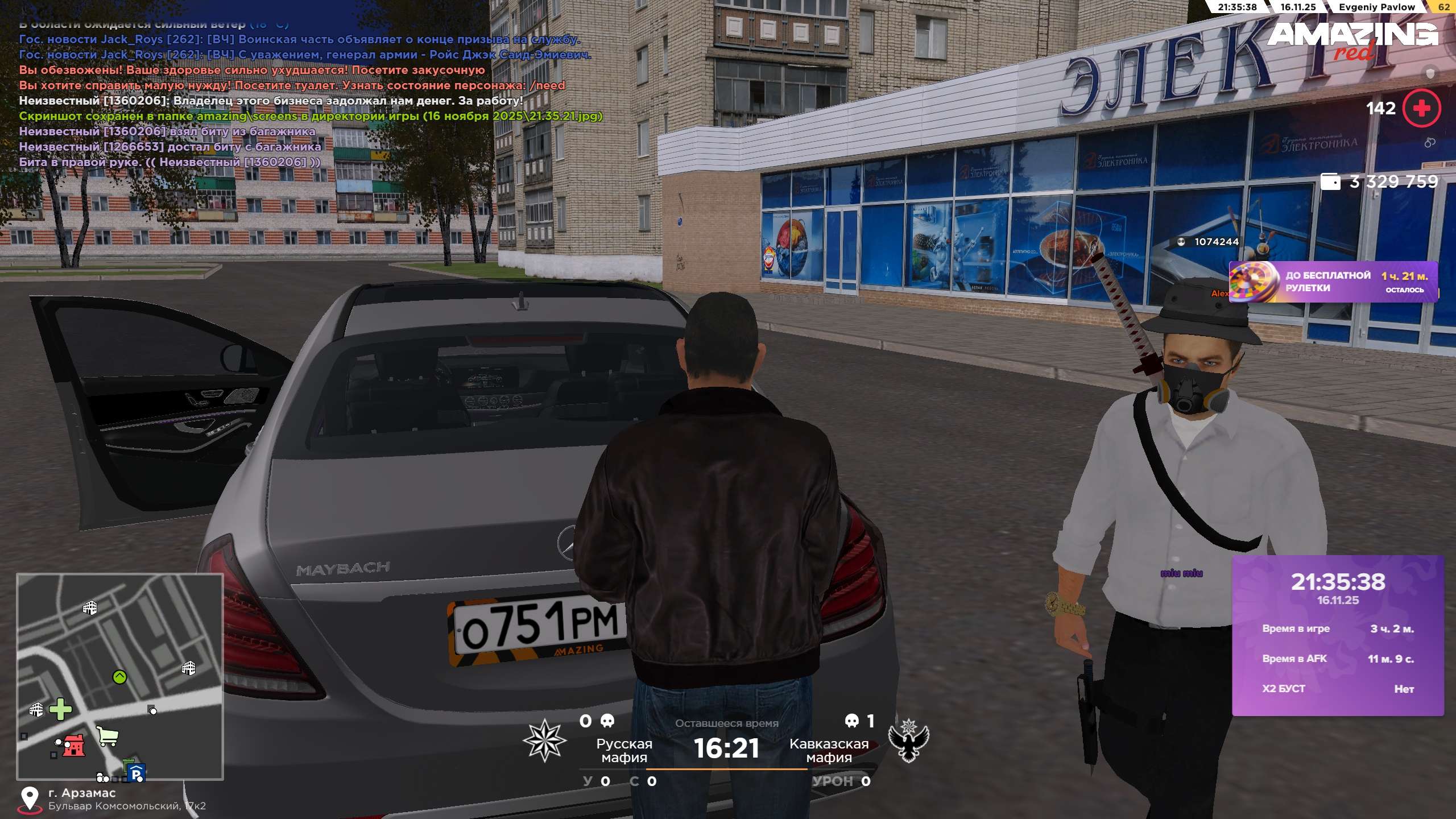Open the purple session time info panel

pos(1337,635)
